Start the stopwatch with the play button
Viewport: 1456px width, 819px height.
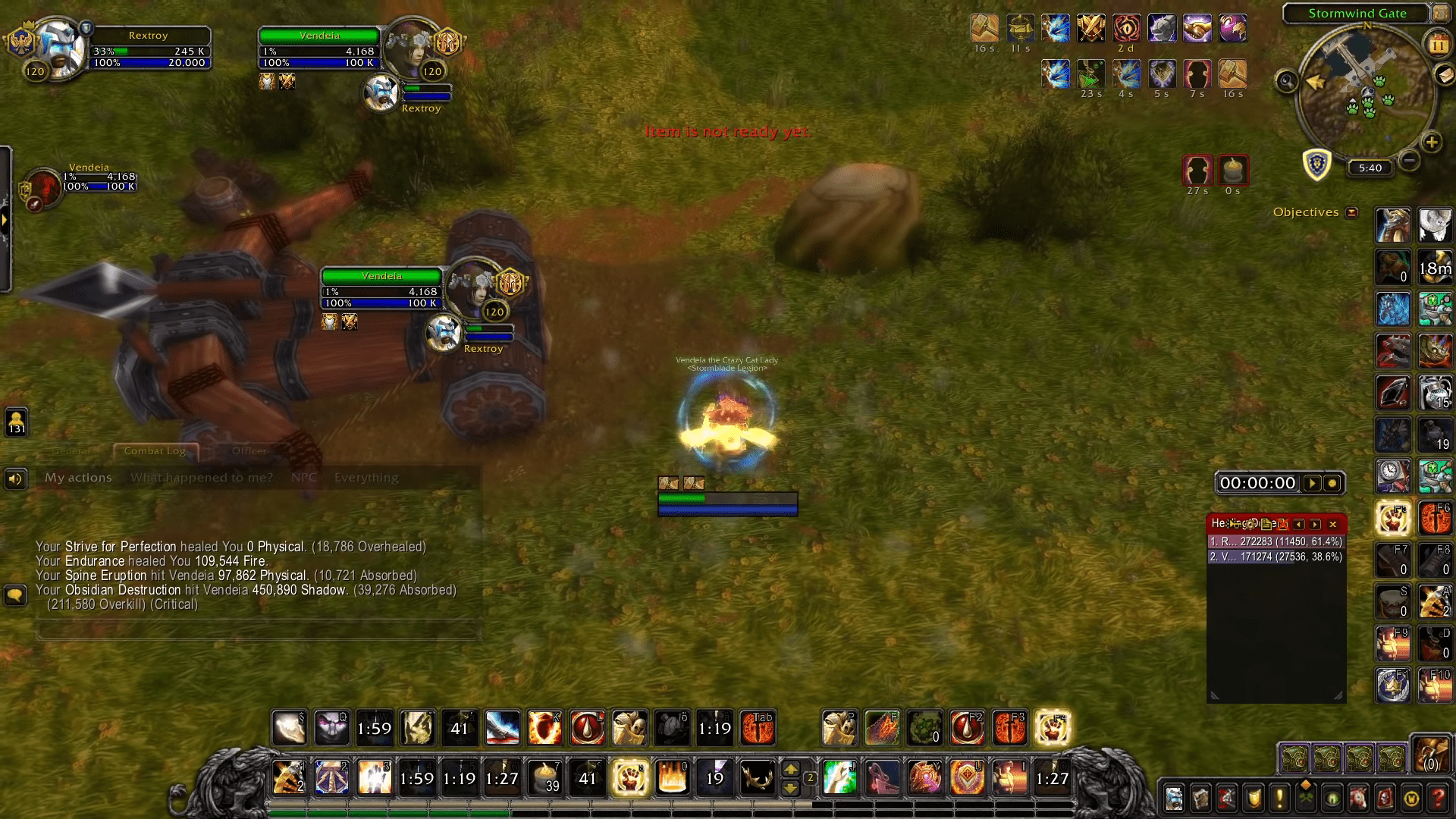pos(1312,483)
